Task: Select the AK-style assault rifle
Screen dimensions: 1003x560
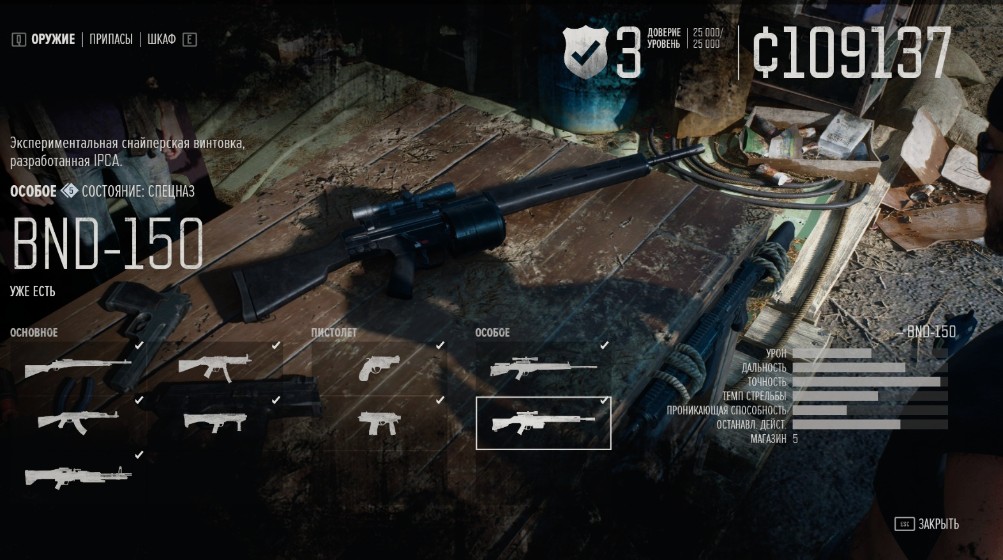Action: tap(77, 421)
